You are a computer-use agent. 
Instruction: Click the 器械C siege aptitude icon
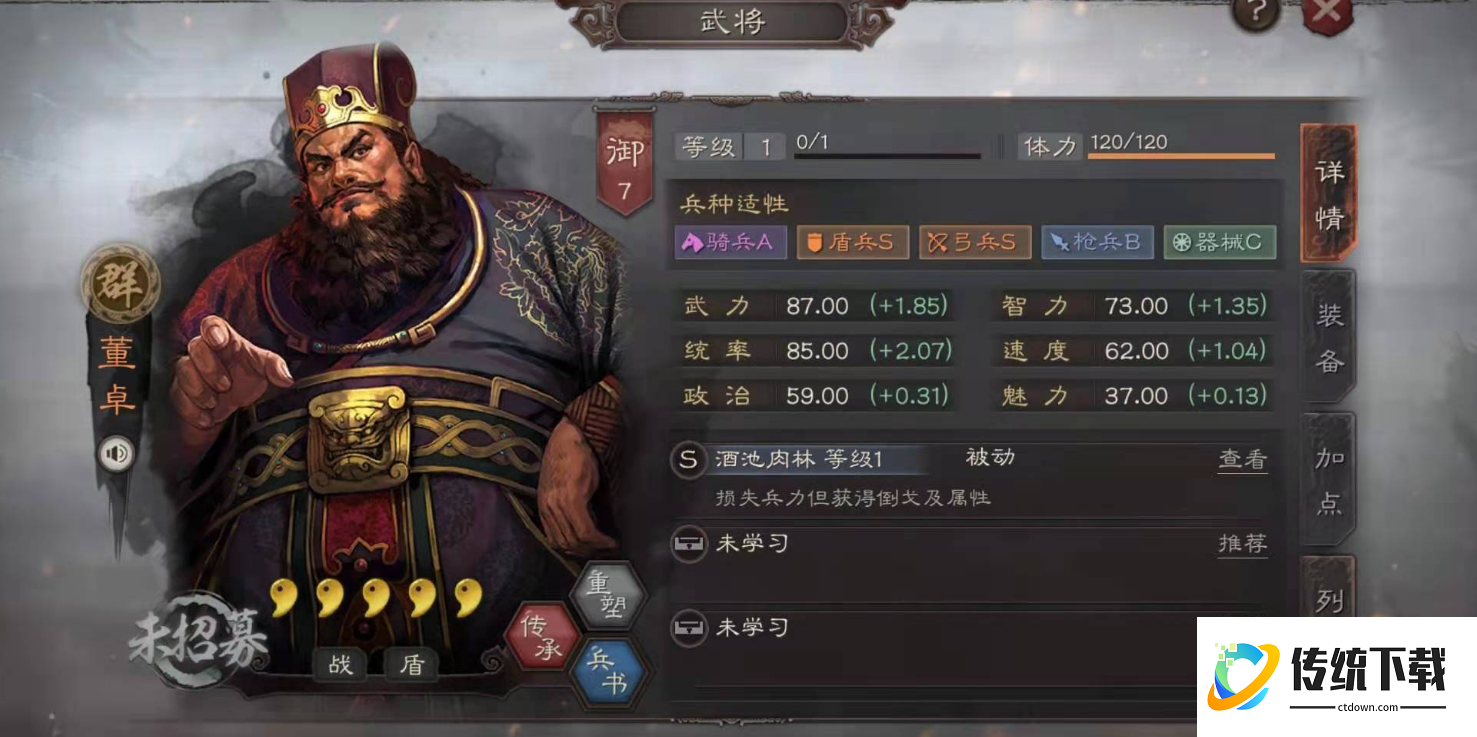pos(1219,242)
